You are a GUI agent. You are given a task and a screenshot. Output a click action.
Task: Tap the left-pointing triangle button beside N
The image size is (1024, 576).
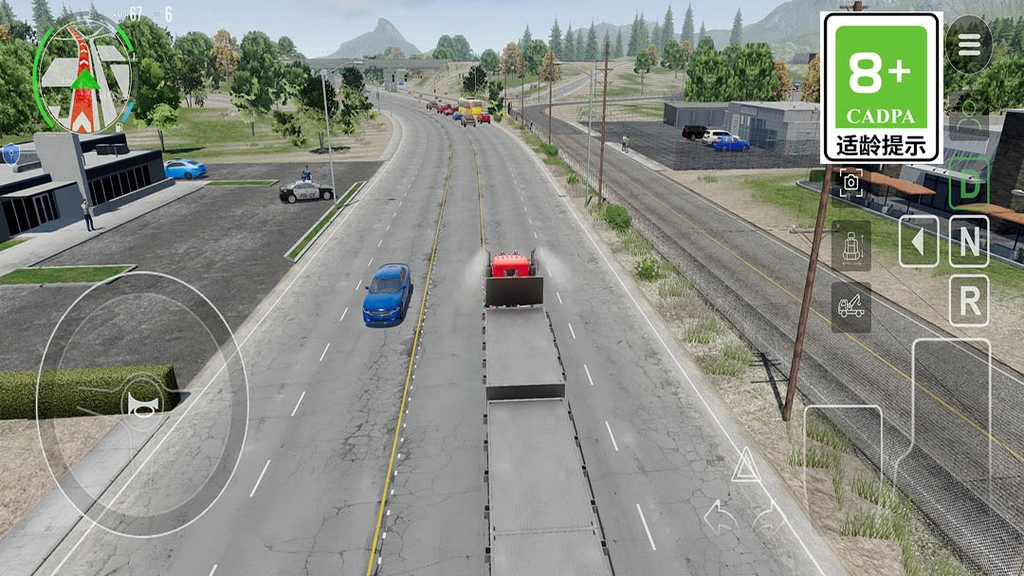point(918,241)
